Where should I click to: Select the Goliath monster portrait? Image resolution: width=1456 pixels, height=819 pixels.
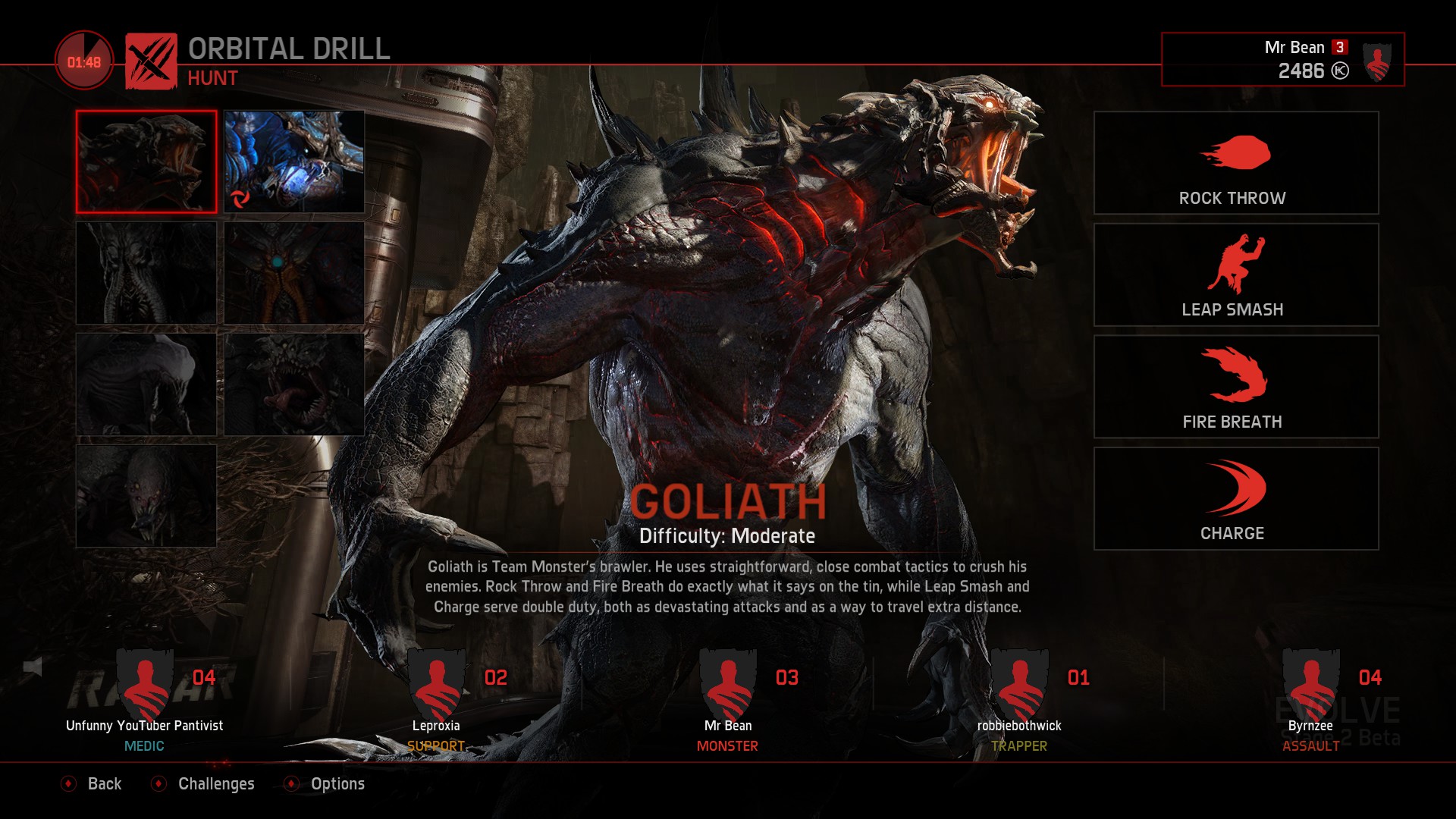point(146,162)
